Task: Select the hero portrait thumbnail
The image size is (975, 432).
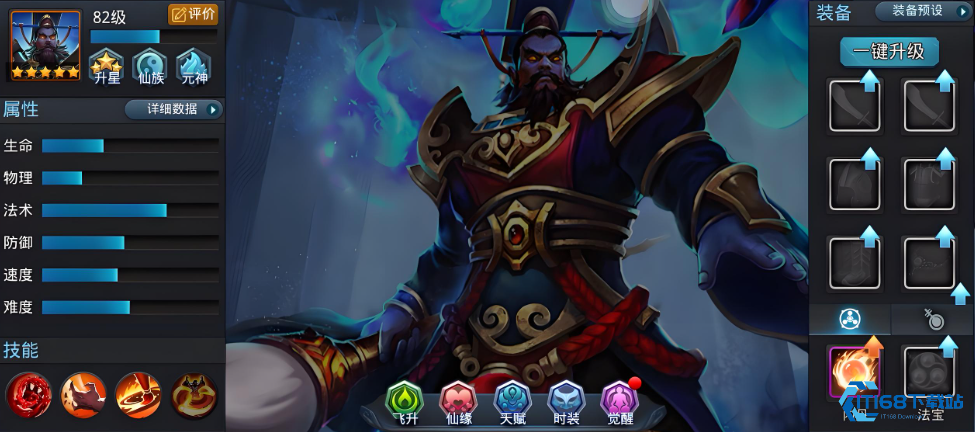Action: pyautogui.click(x=45, y=45)
